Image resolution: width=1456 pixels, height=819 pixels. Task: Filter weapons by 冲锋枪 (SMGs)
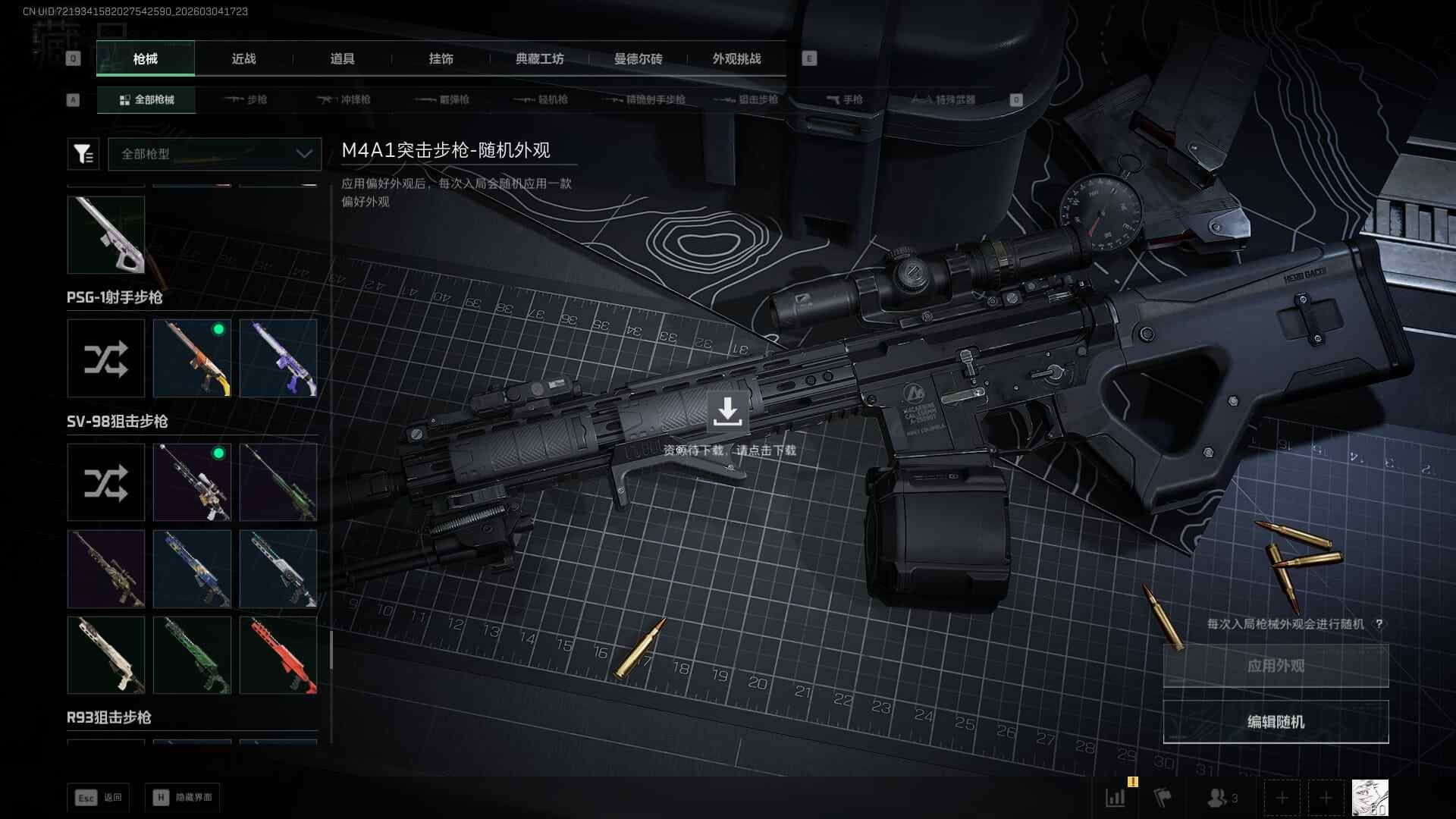point(344,99)
